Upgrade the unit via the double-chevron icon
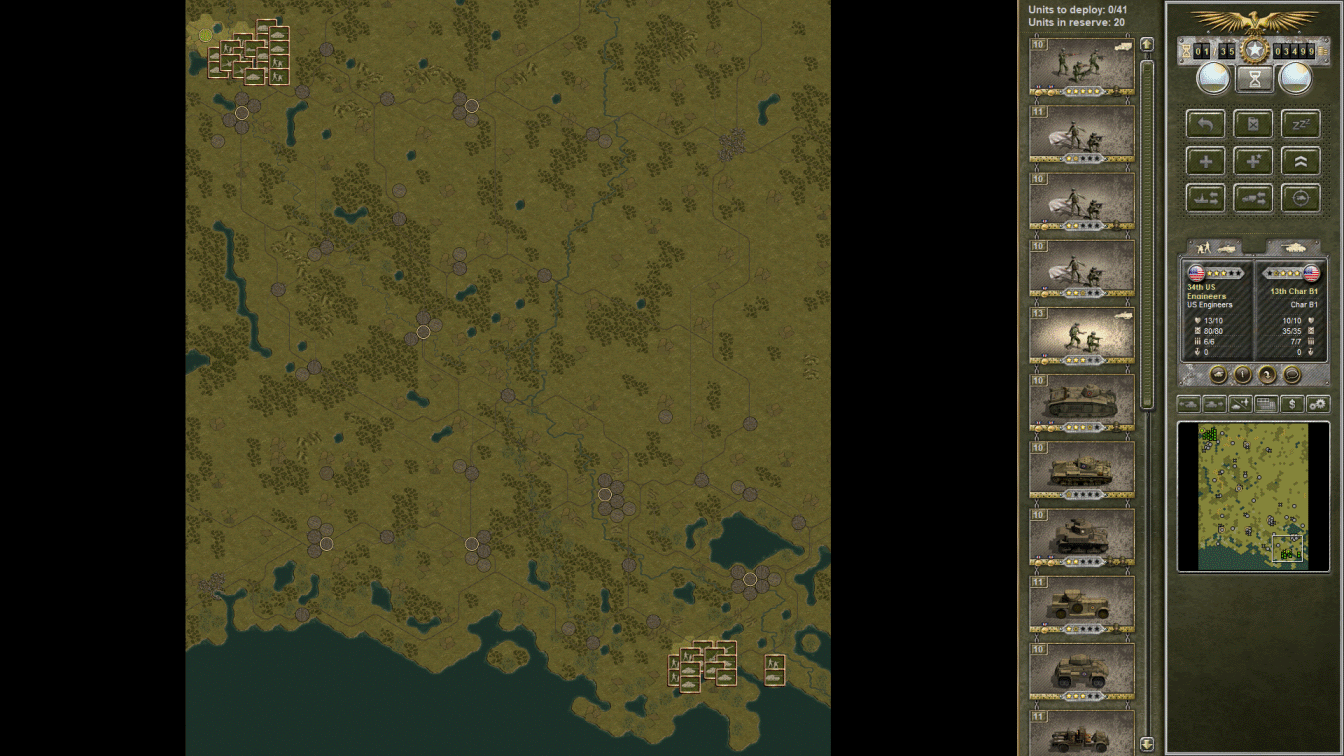1344x756 pixels. [1301, 160]
